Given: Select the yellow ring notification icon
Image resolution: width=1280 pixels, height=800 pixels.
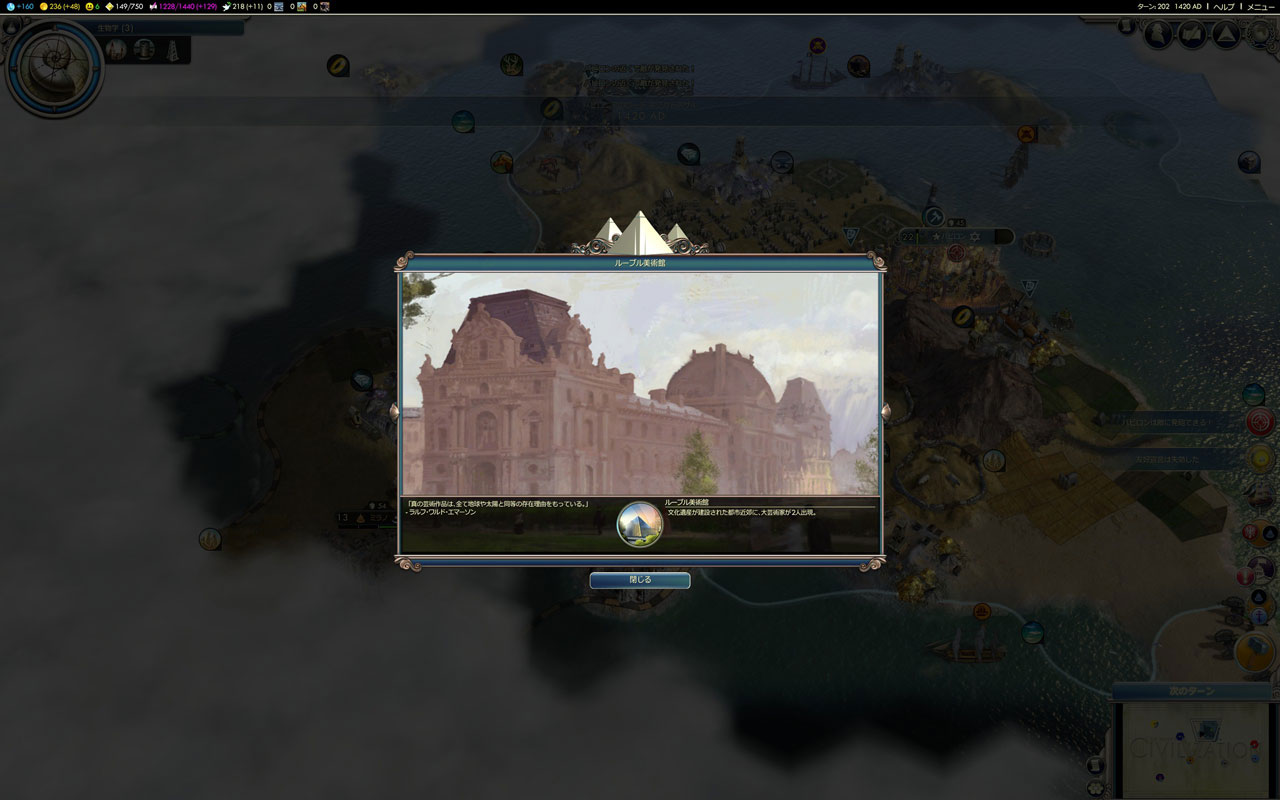Looking at the screenshot, I should pos(1261,459).
